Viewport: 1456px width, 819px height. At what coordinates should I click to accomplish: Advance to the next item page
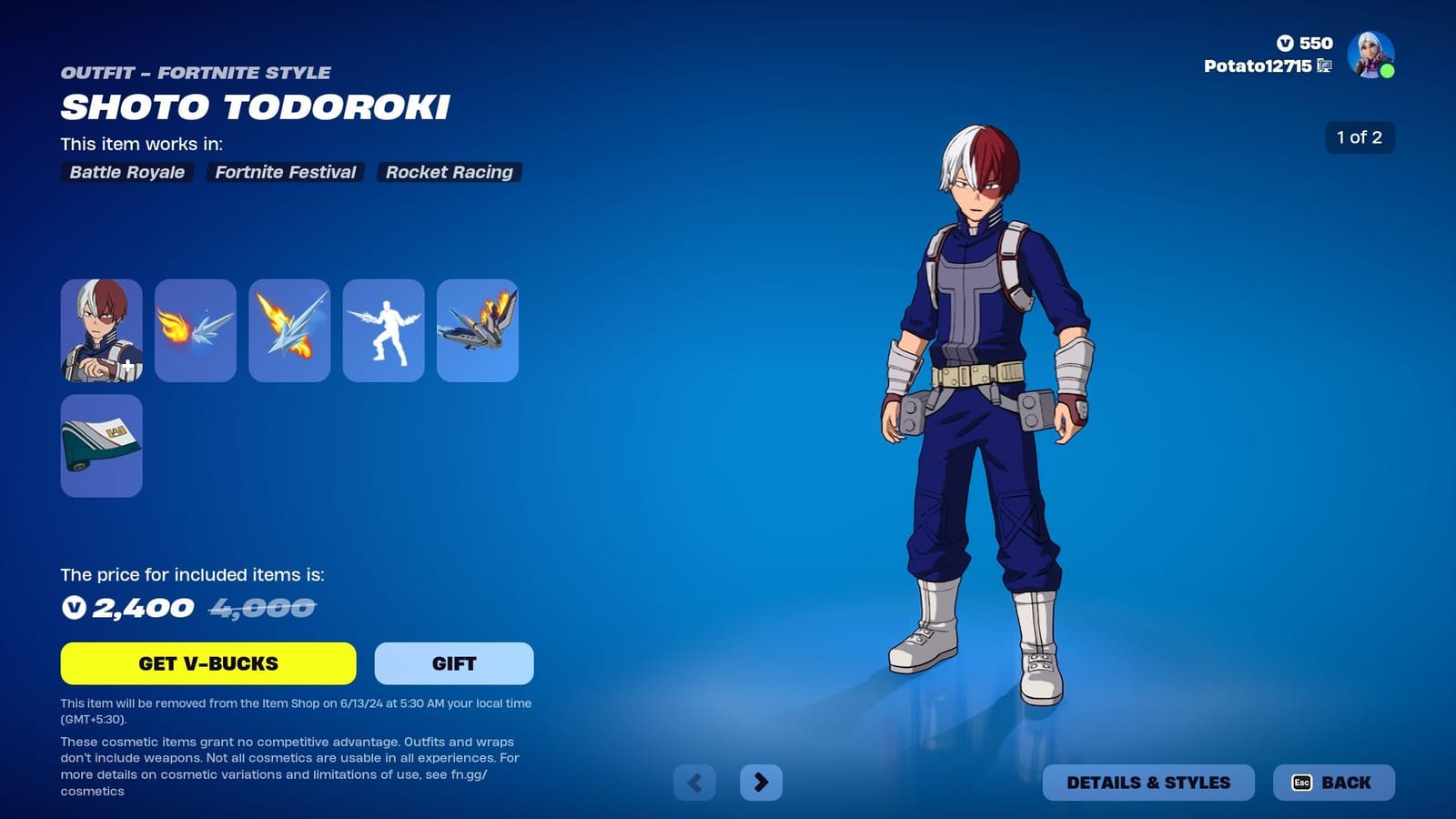[x=763, y=782]
